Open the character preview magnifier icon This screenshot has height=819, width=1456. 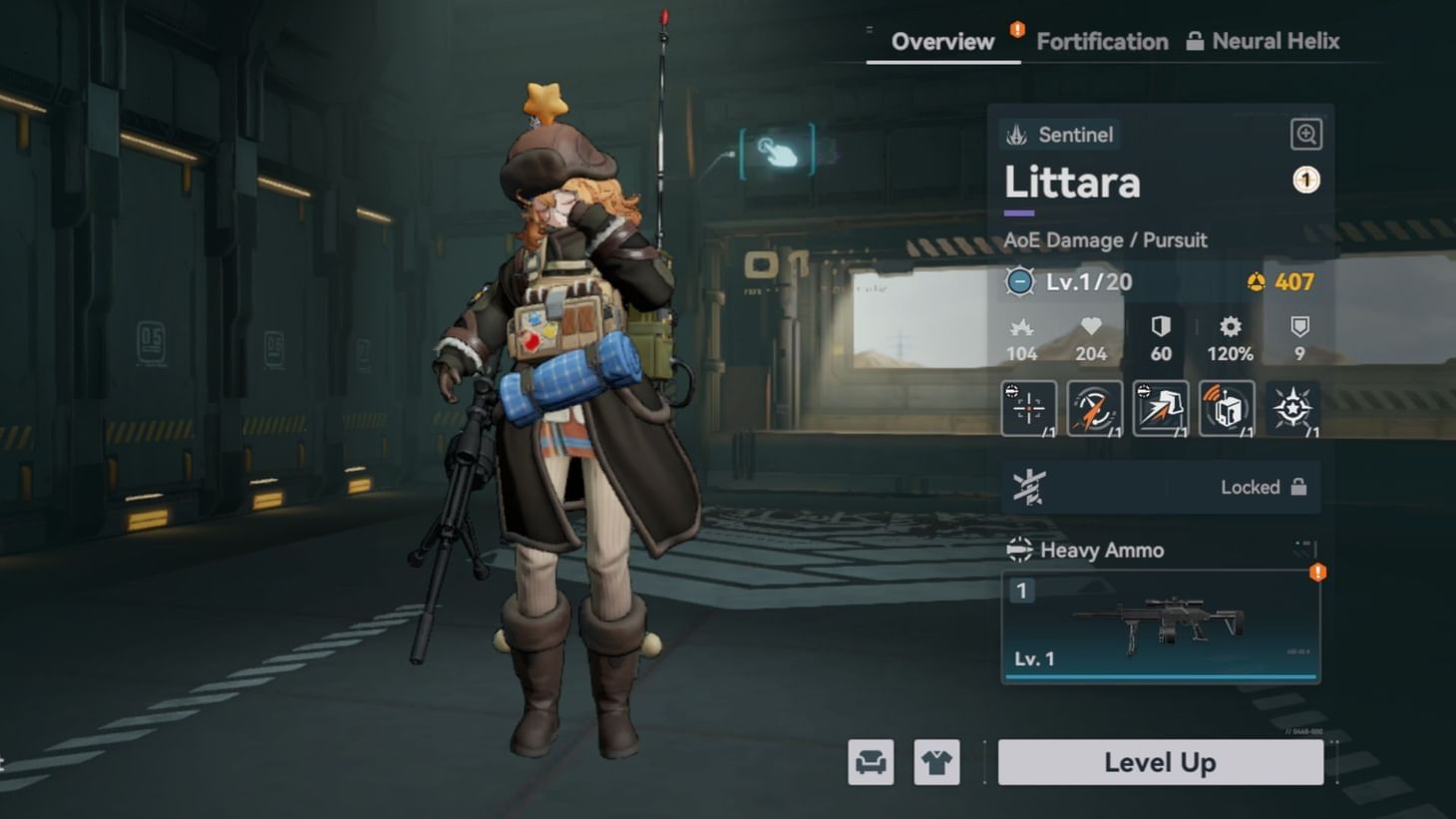click(1304, 133)
